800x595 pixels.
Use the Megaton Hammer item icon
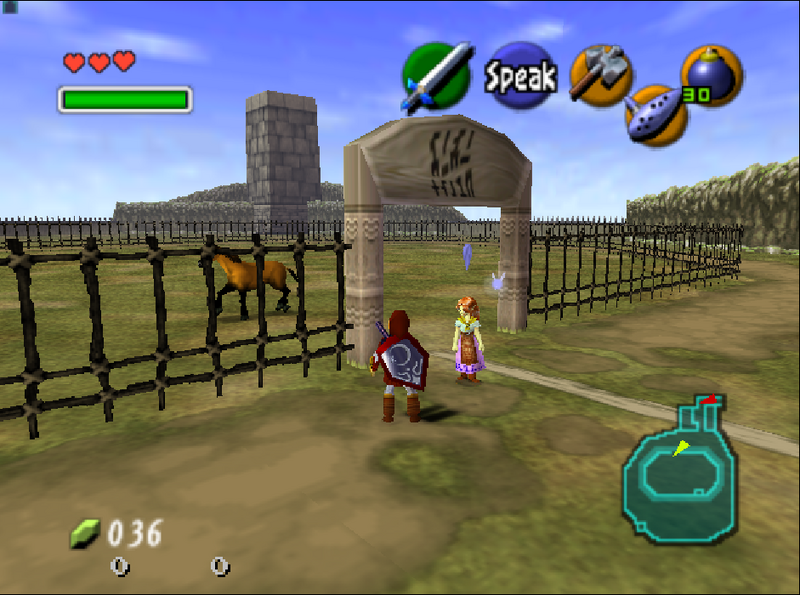pyautogui.click(x=600, y=76)
